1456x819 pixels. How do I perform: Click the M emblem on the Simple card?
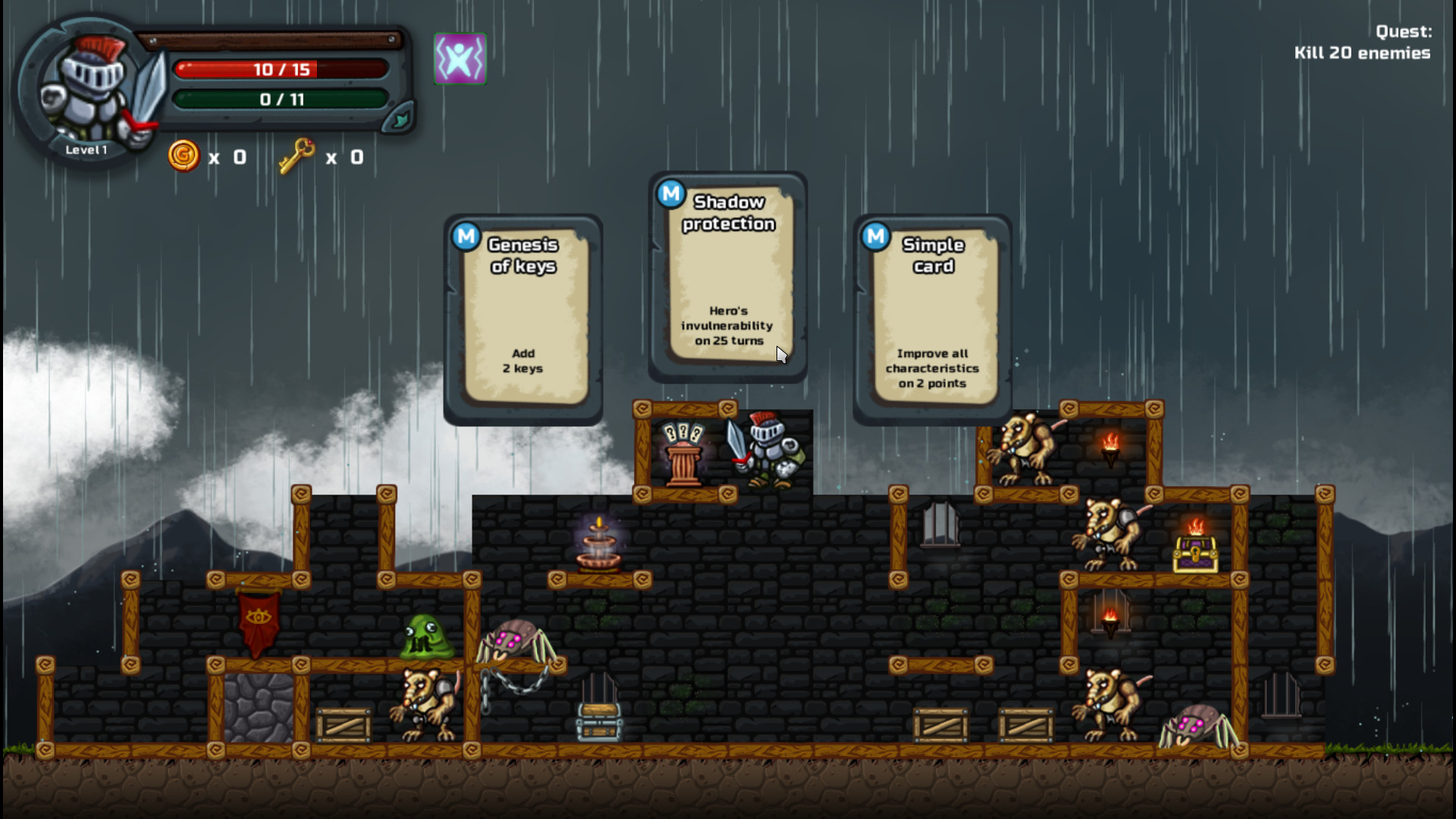pos(877,236)
